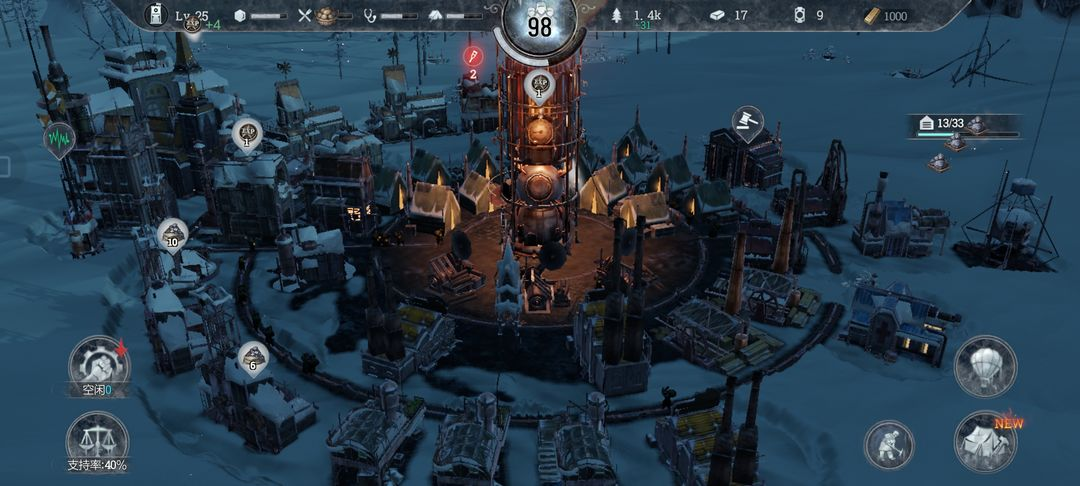Screen dimensions: 1080x486
Task: Collect the resource bubble showing 10
Action: 172,235
